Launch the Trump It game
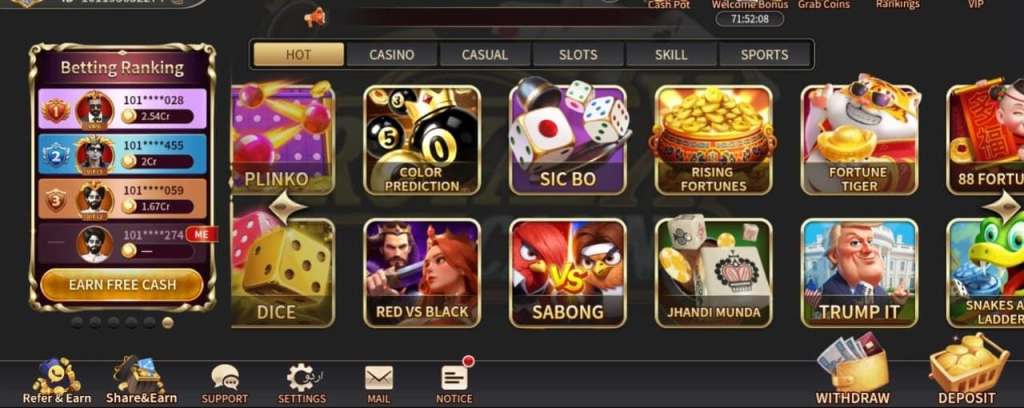This screenshot has width=1024, height=408. [859, 273]
